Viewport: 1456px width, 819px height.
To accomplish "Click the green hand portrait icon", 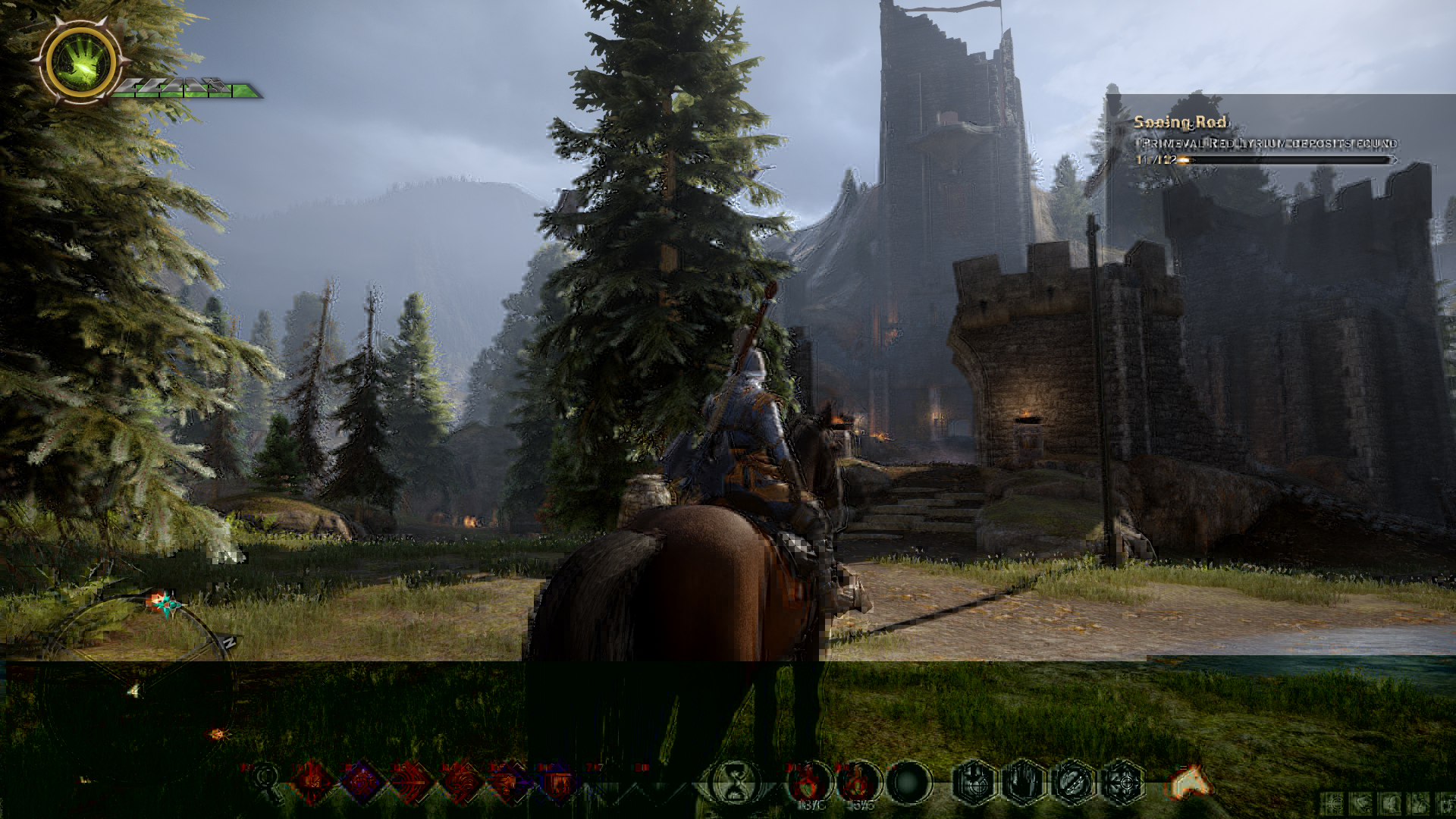I will (80, 61).
